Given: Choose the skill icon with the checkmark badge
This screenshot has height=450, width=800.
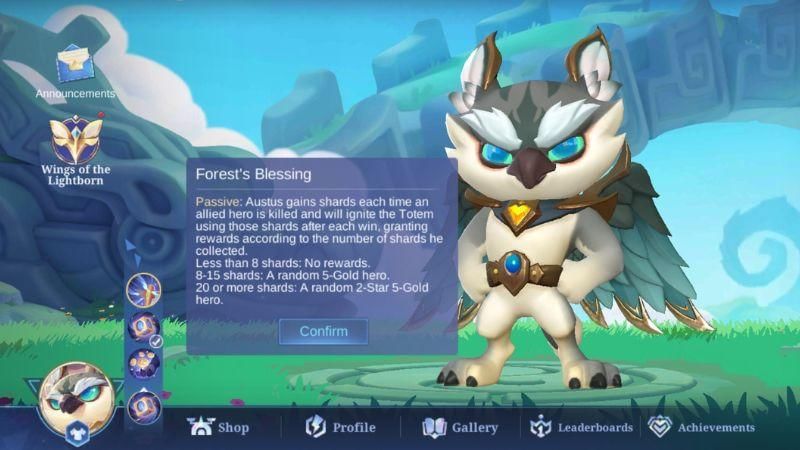Looking at the screenshot, I should [143, 328].
